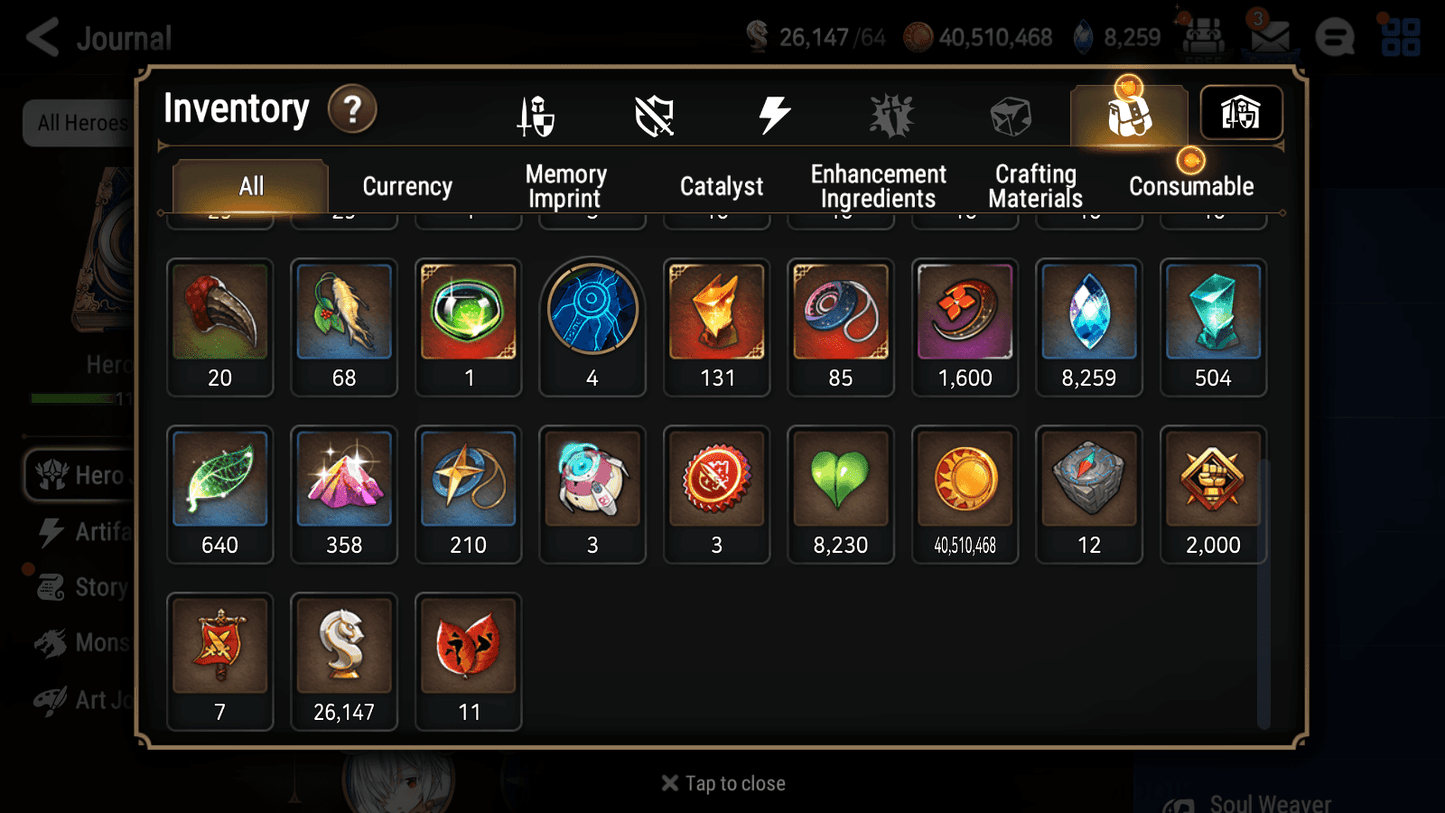The image size is (1445, 813).
Task: Open the fortress storage icon
Action: point(1240,113)
